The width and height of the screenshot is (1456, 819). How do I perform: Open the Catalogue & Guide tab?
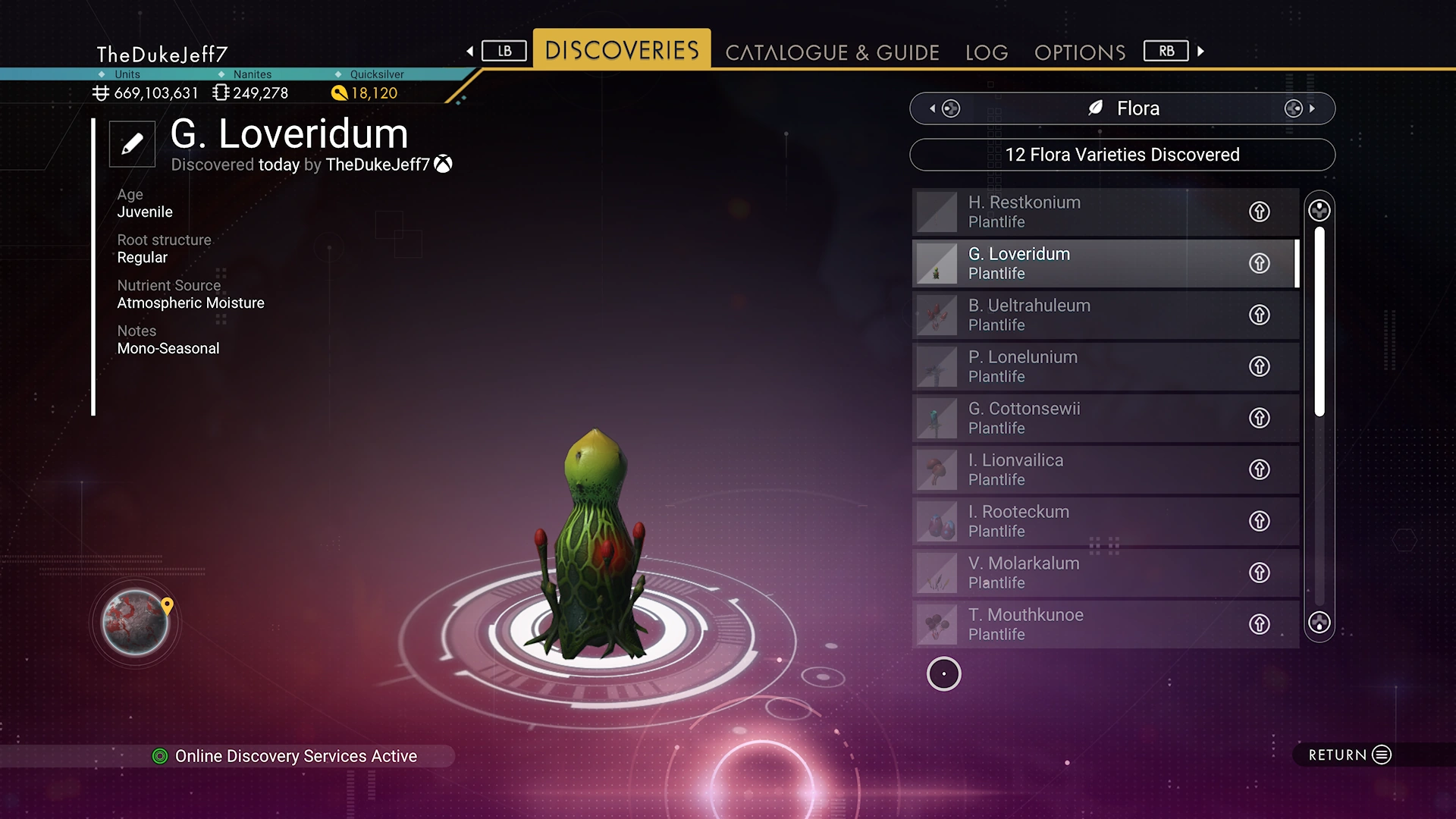[832, 52]
